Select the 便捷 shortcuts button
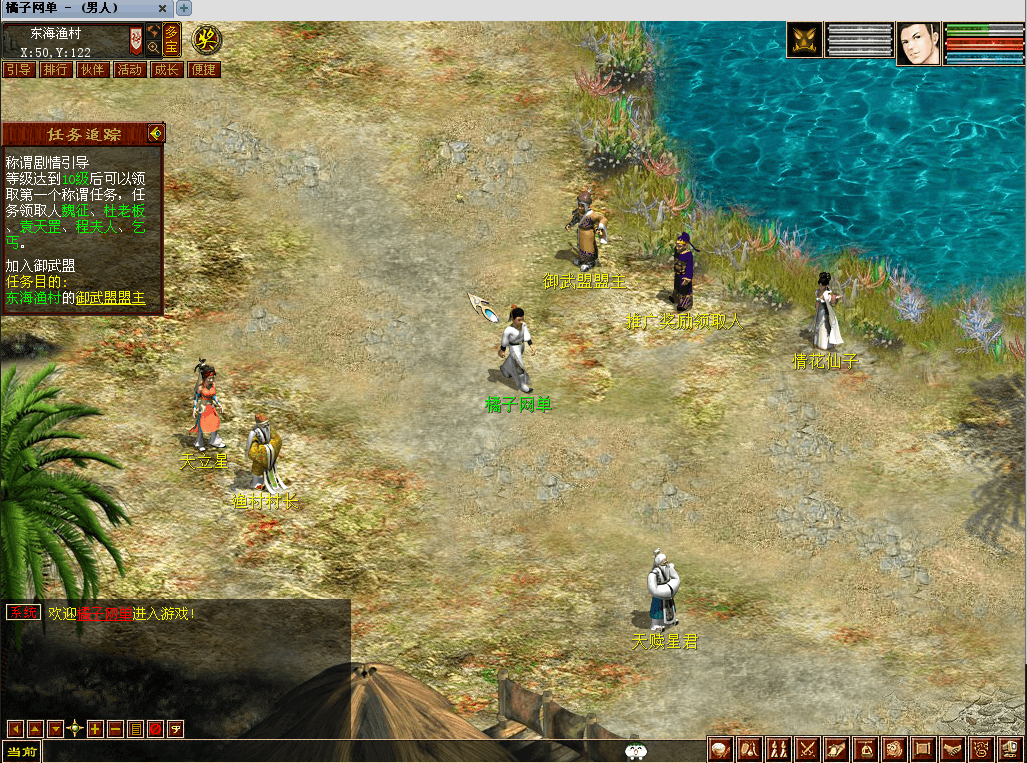This screenshot has height=763, width=1027. pos(203,70)
